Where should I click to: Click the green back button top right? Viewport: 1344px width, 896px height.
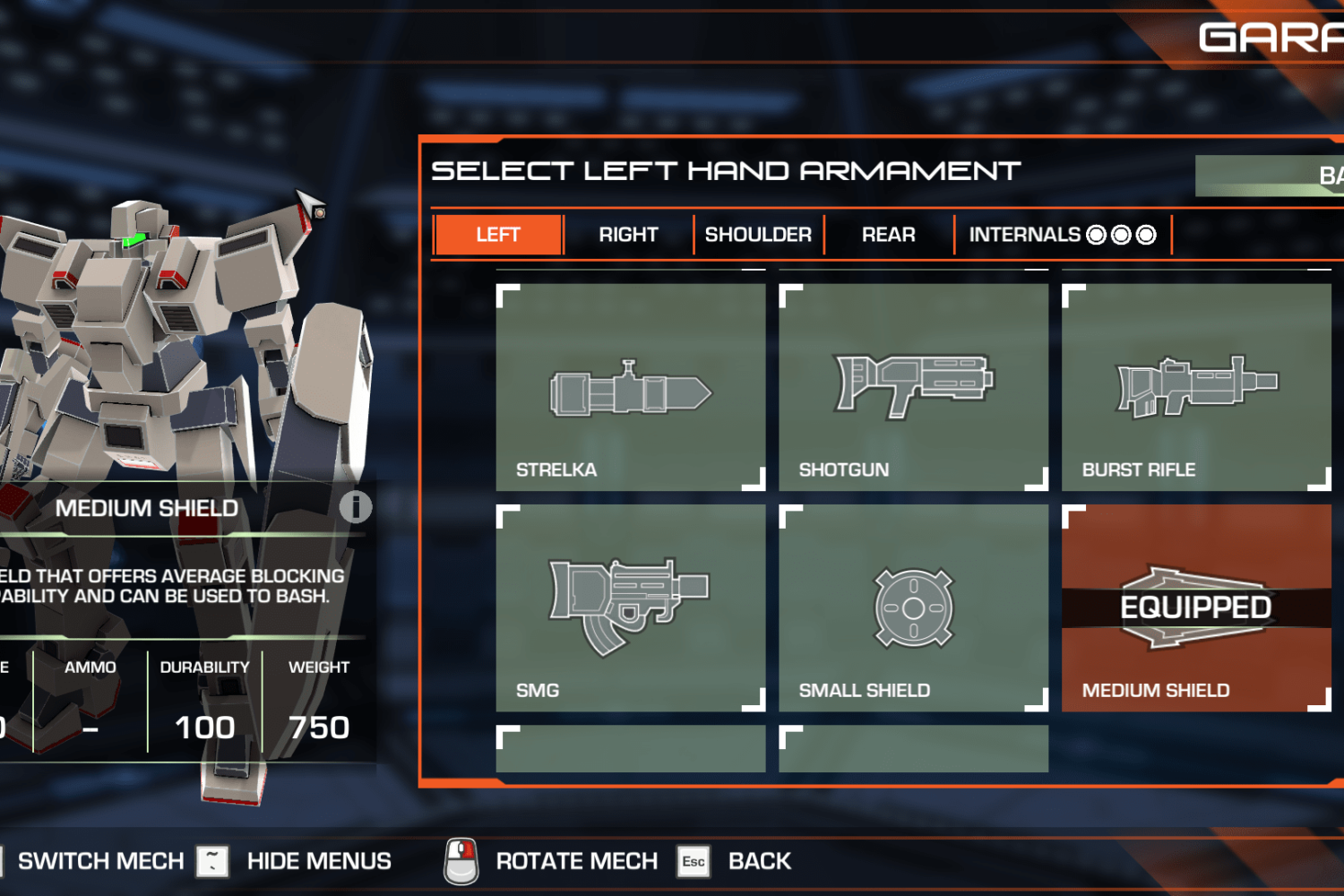(1272, 176)
